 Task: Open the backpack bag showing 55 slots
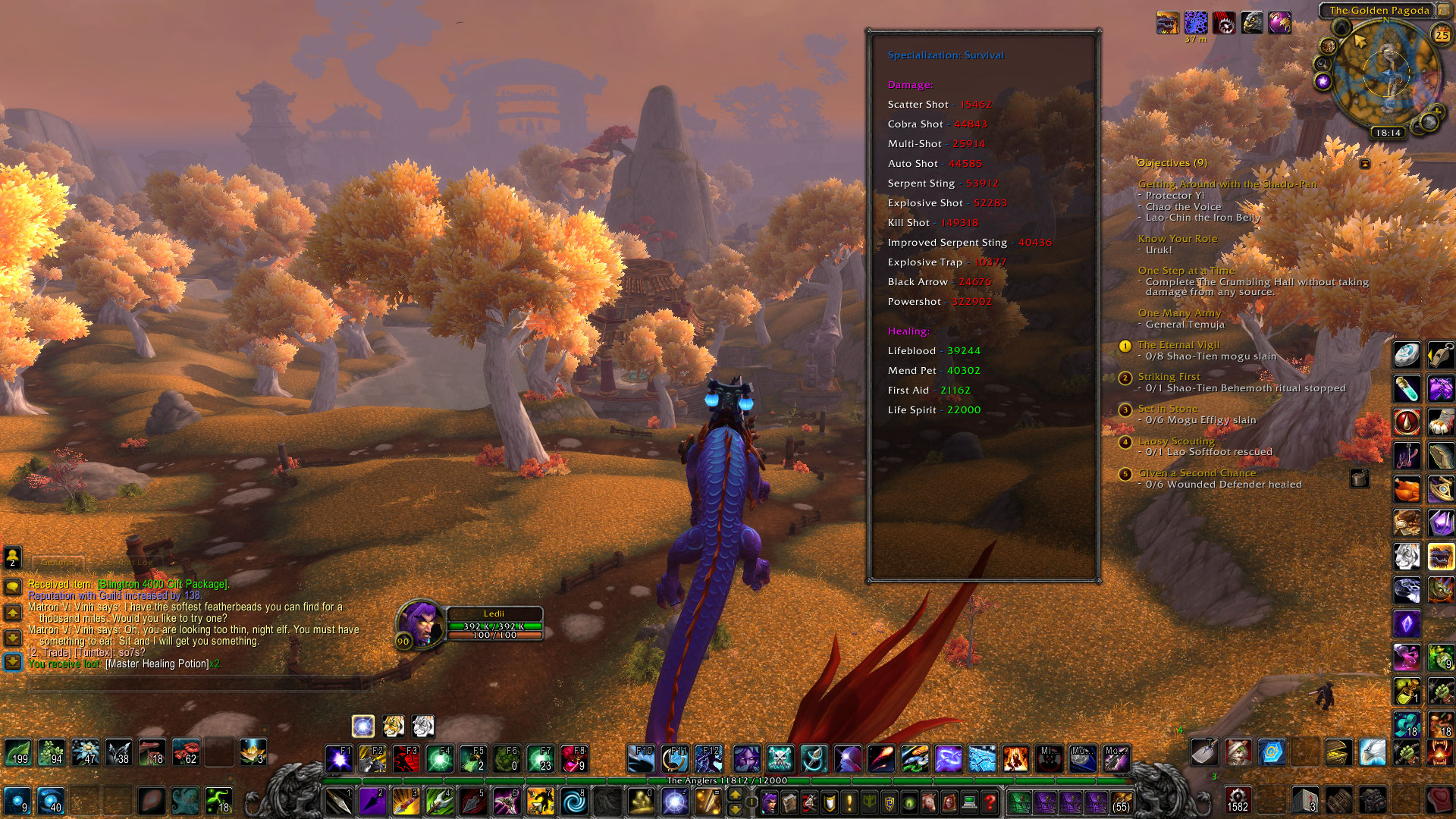pos(1121,802)
